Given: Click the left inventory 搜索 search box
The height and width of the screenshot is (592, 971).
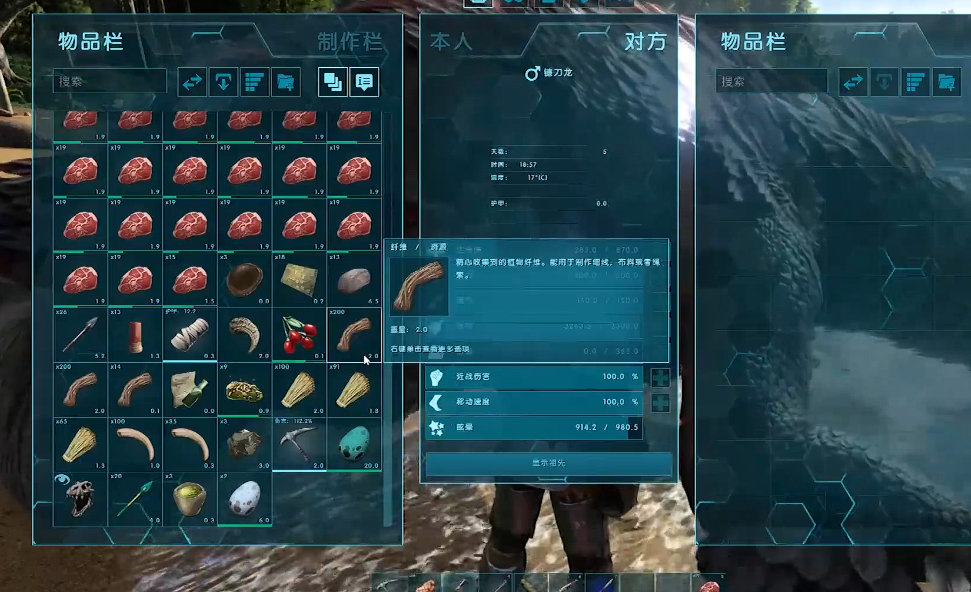Looking at the screenshot, I should [110, 82].
